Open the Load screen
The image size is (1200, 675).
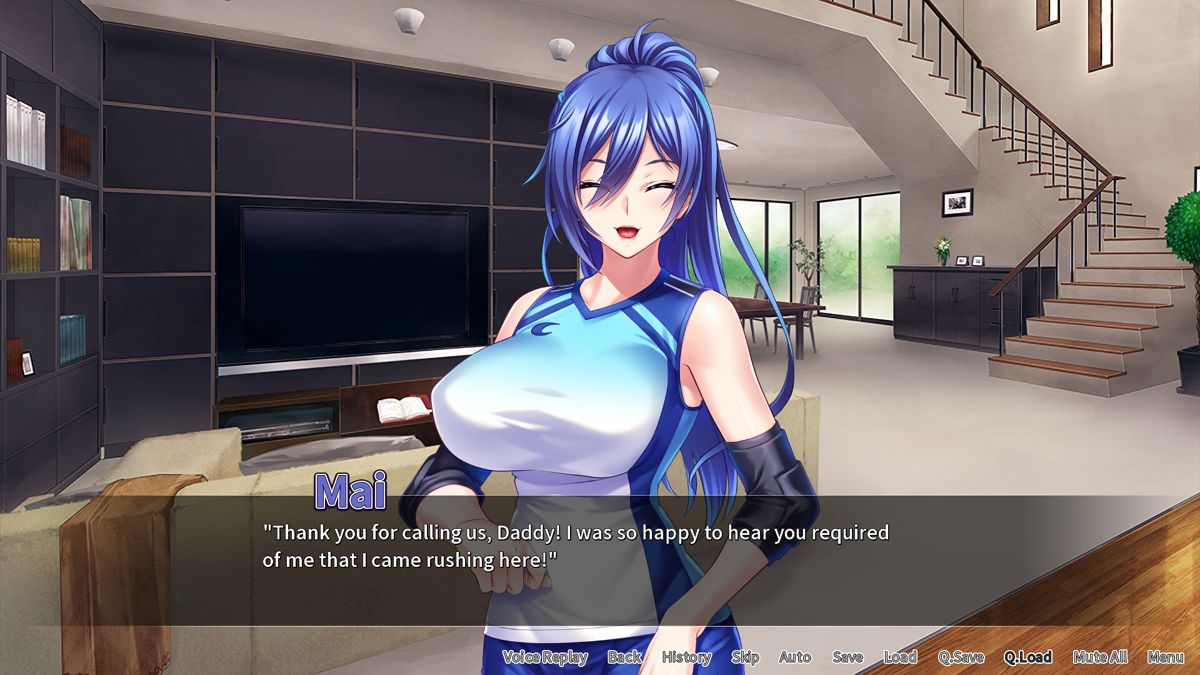[x=900, y=657]
